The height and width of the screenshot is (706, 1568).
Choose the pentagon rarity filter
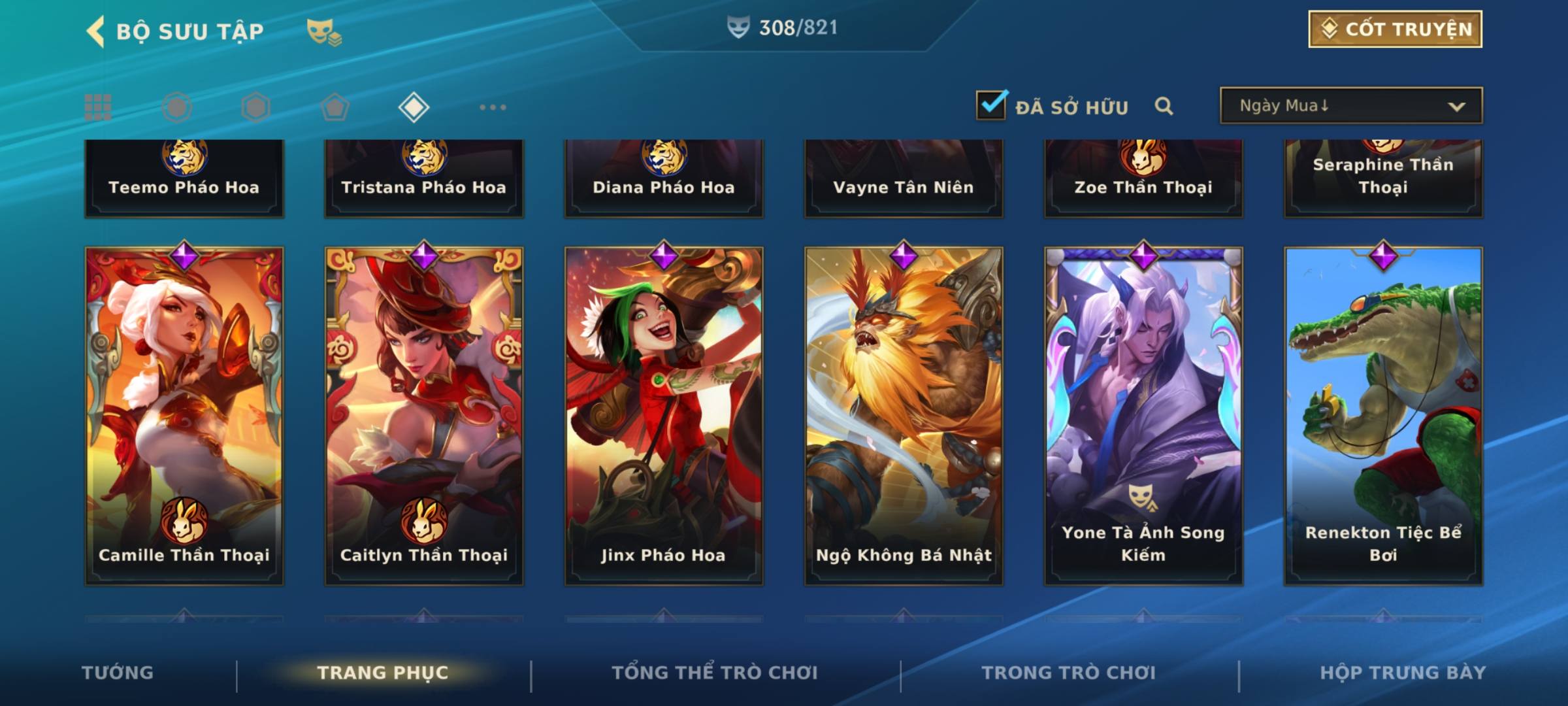(x=335, y=107)
